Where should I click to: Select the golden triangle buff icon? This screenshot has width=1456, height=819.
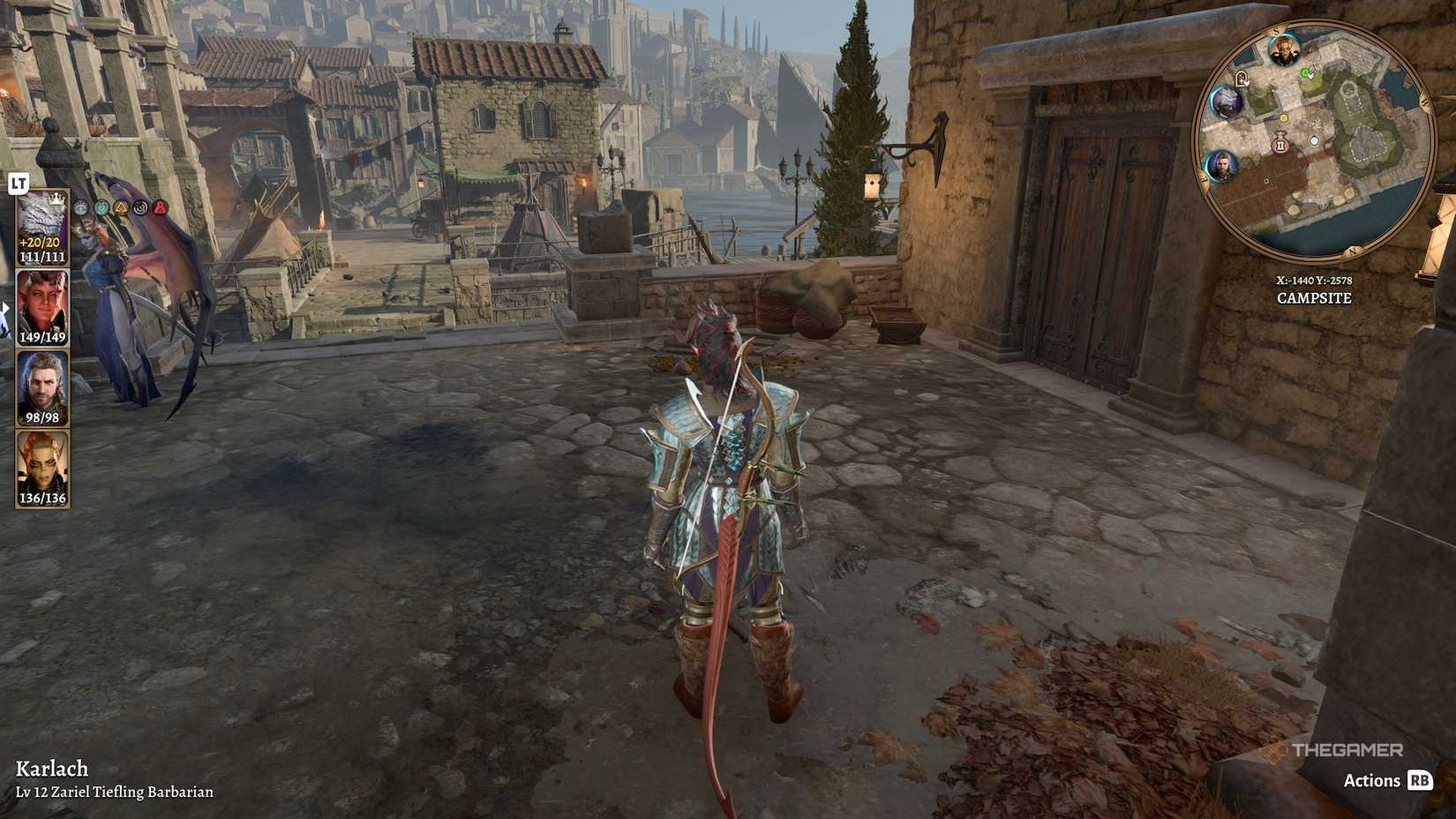point(120,208)
